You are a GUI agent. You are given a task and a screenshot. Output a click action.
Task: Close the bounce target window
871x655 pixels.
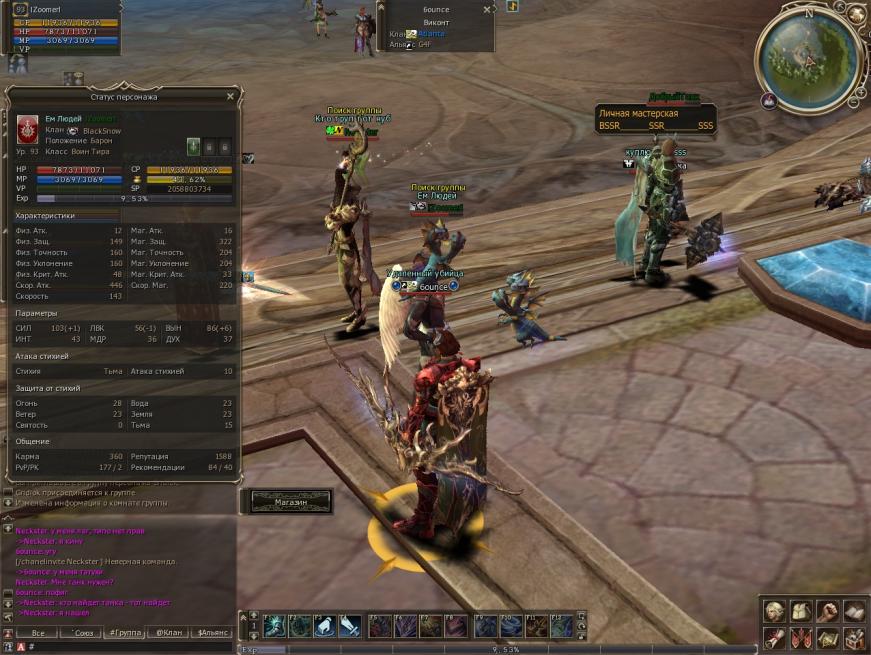coord(487,9)
